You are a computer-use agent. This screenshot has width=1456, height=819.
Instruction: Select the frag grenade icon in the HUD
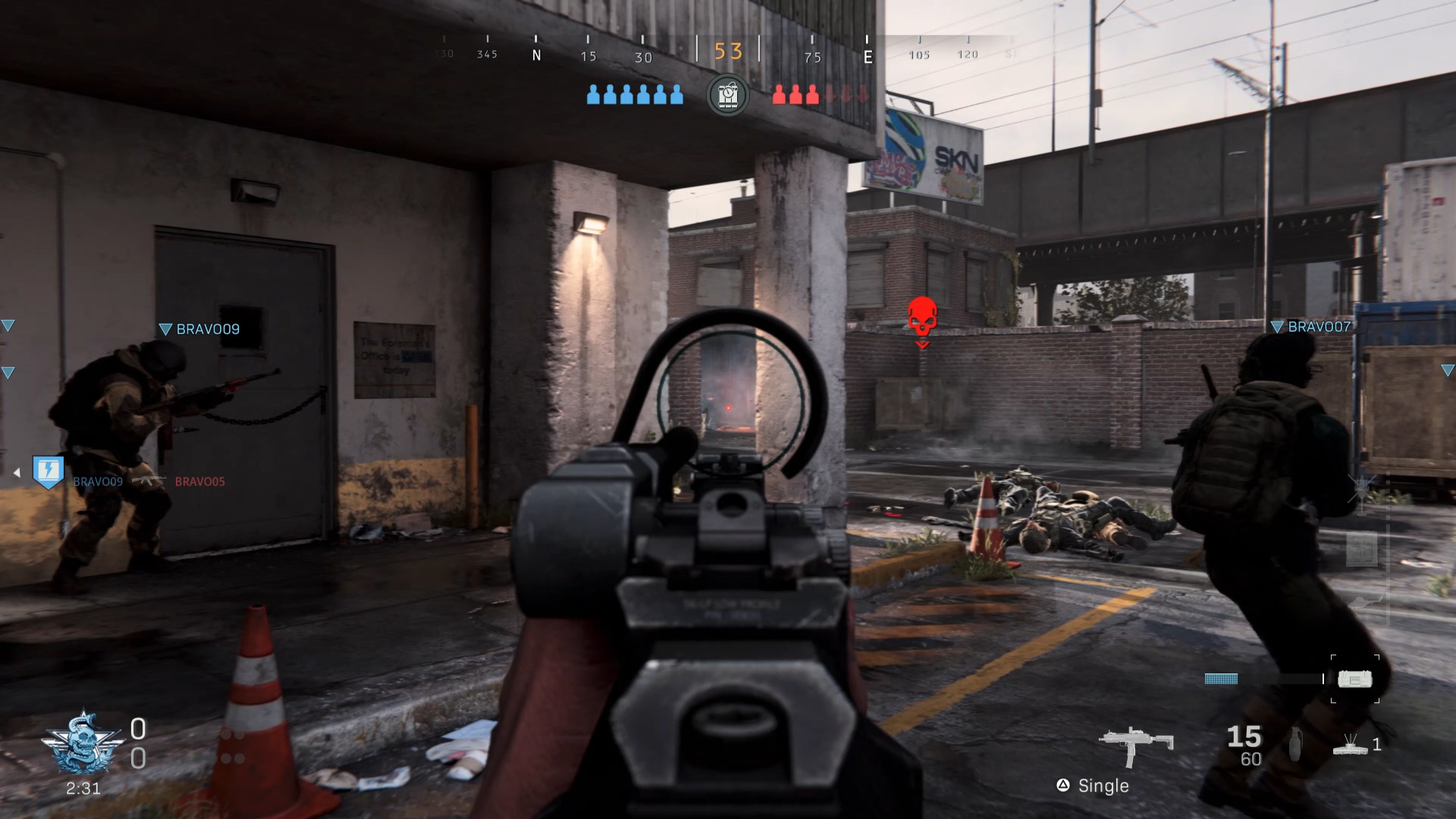[1294, 743]
